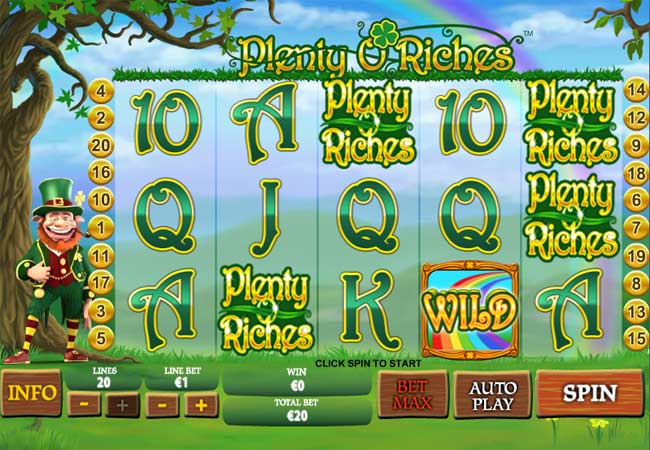Hit the SPIN button
Image resolution: width=650 pixels, height=450 pixels.
tap(589, 393)
